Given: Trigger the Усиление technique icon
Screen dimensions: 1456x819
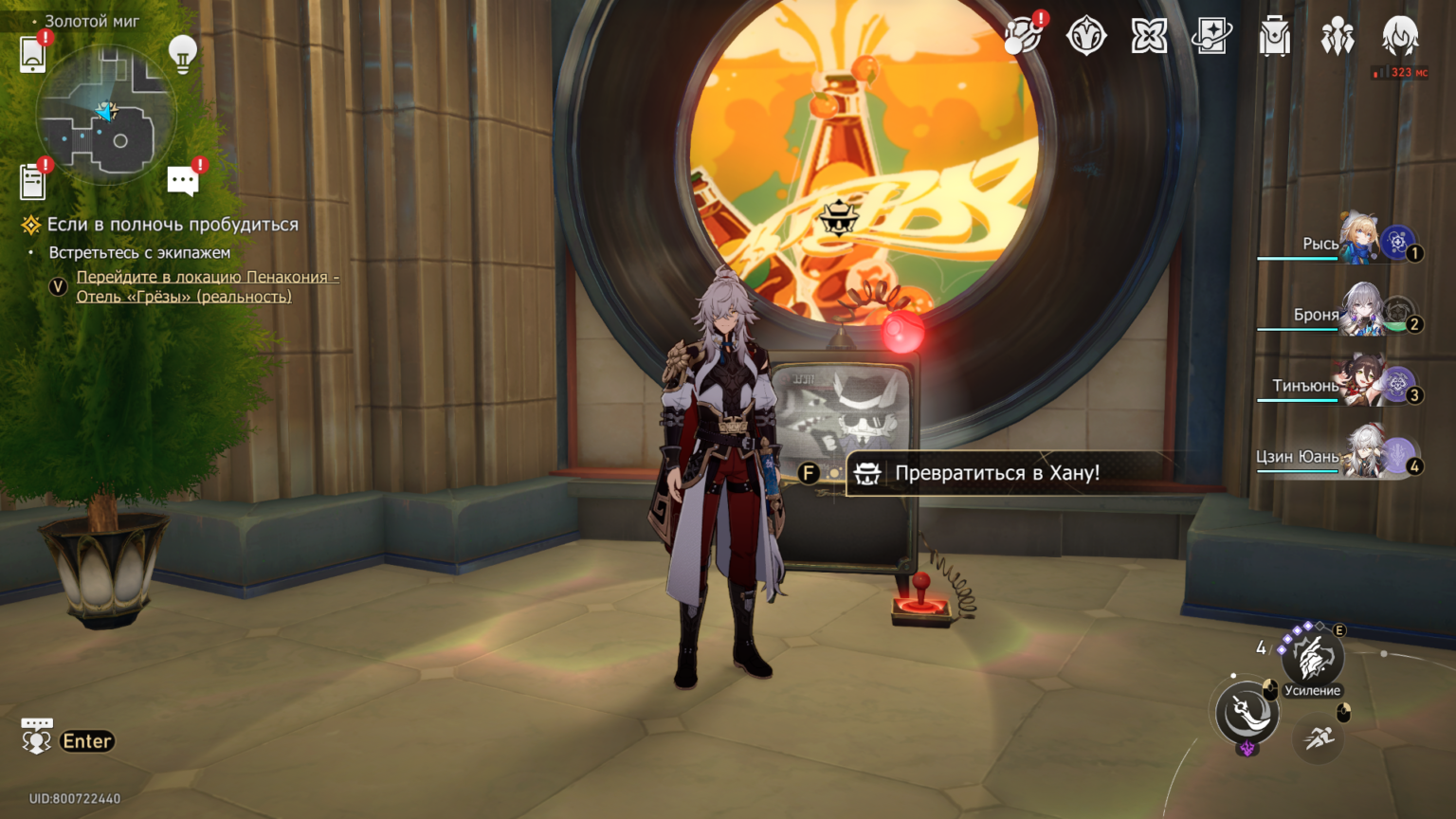Looking at the screenshot, I should pyautogui.click(x=1313, y=657).
